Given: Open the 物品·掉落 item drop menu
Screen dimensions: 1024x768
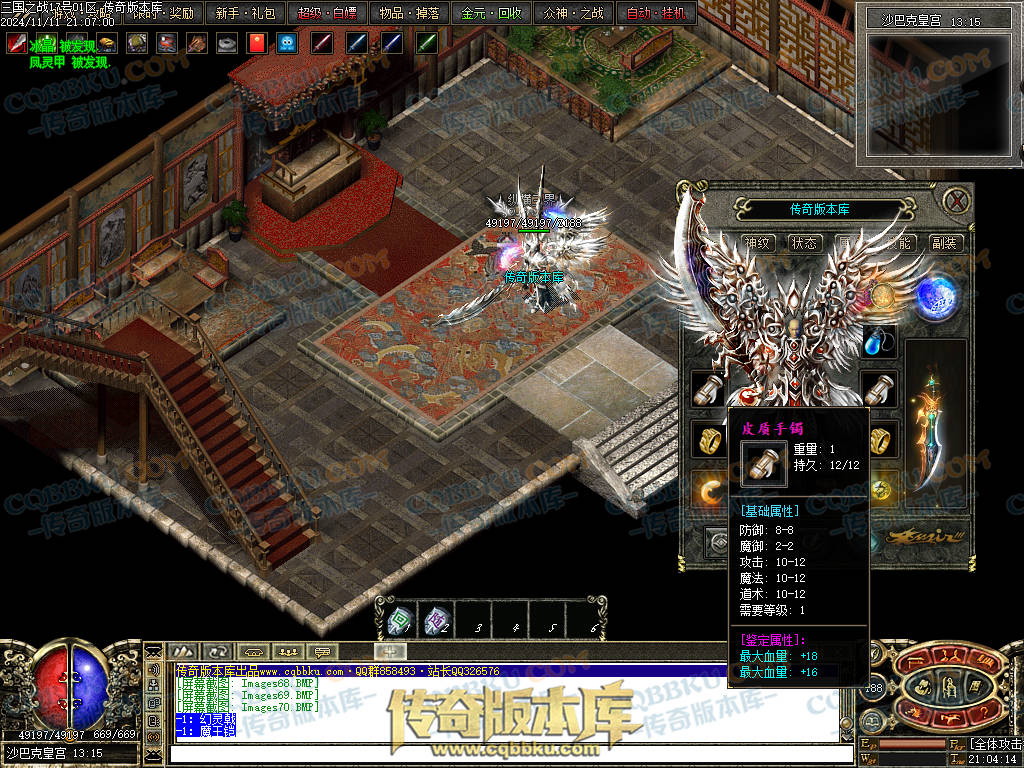Looking at the screenshot, I should [408, 14].
